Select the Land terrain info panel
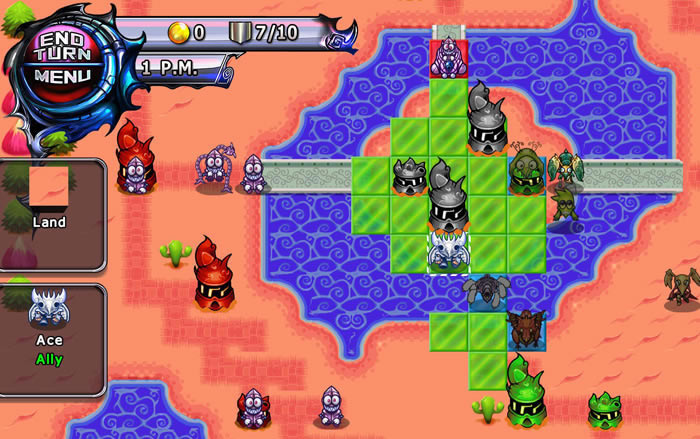 point(50,213)
